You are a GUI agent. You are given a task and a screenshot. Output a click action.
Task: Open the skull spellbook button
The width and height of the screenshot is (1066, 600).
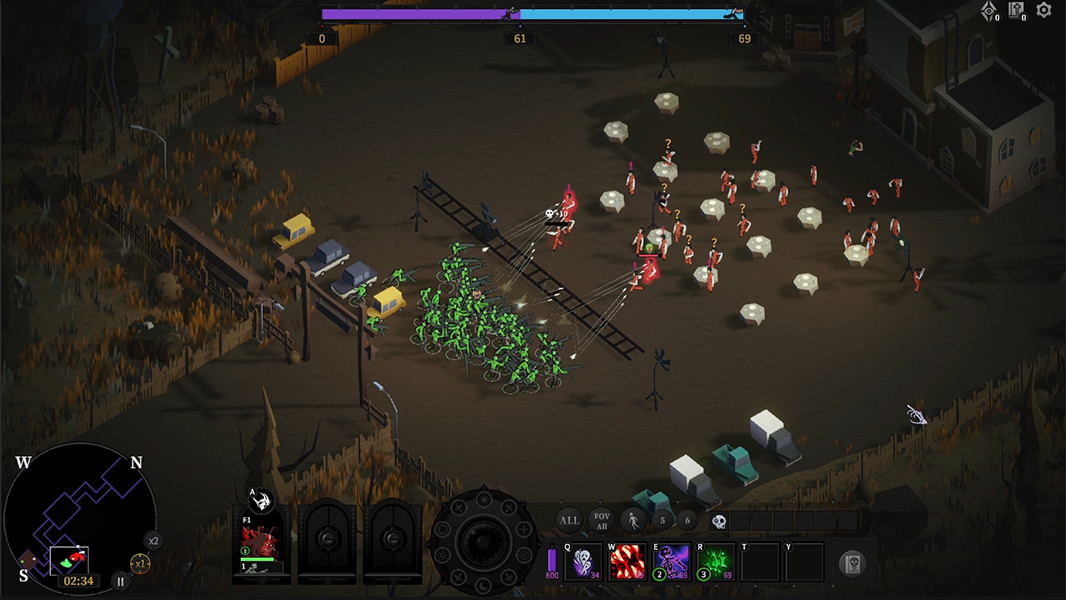click(x=852, y=563)
